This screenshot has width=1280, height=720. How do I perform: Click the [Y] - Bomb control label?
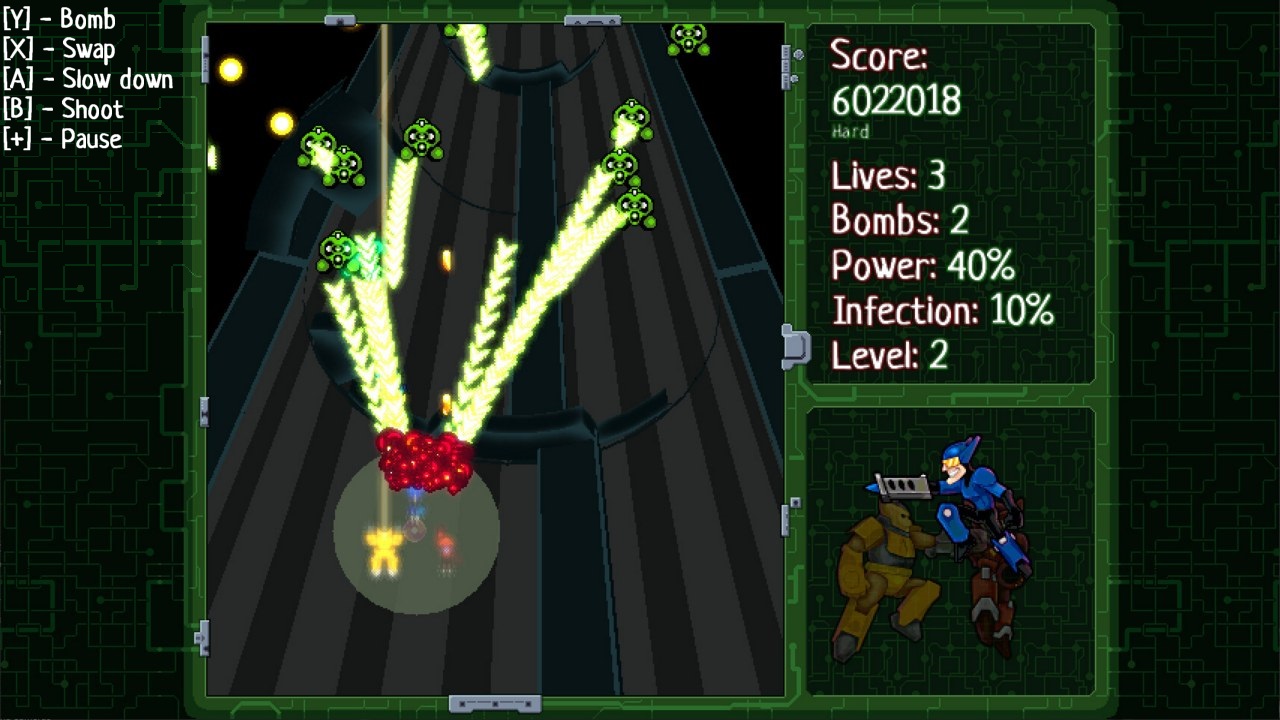point(58,18)
